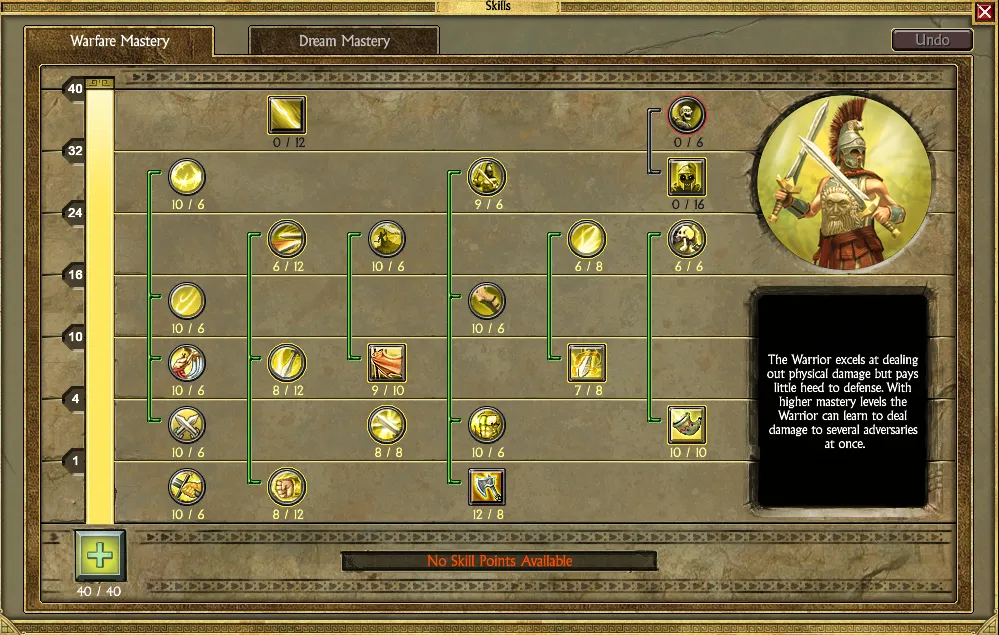The height and width of the screenshot is (635, 999).
Task: Click the green plus mastery button
Action: tap(99, 555)
